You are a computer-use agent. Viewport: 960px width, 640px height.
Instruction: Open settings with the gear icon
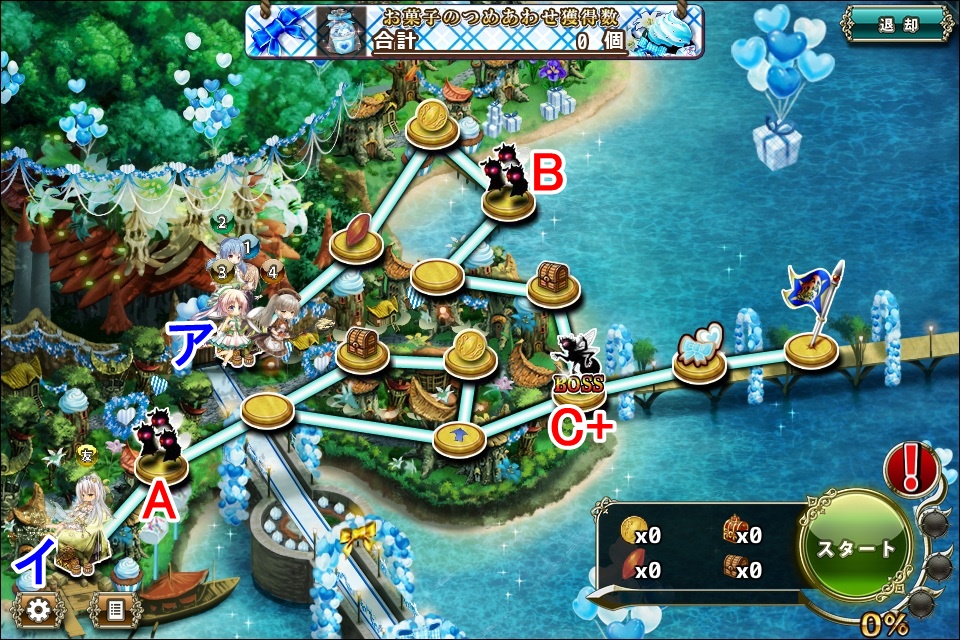pyautogui.click(x=40, y=608)
